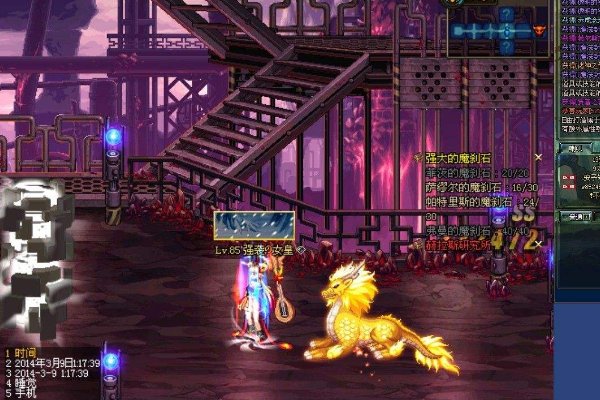The width and height of the screenshot is (600, 400).
Task: Choose the 时间 input candidate
Action: click(x=27, y=353)
